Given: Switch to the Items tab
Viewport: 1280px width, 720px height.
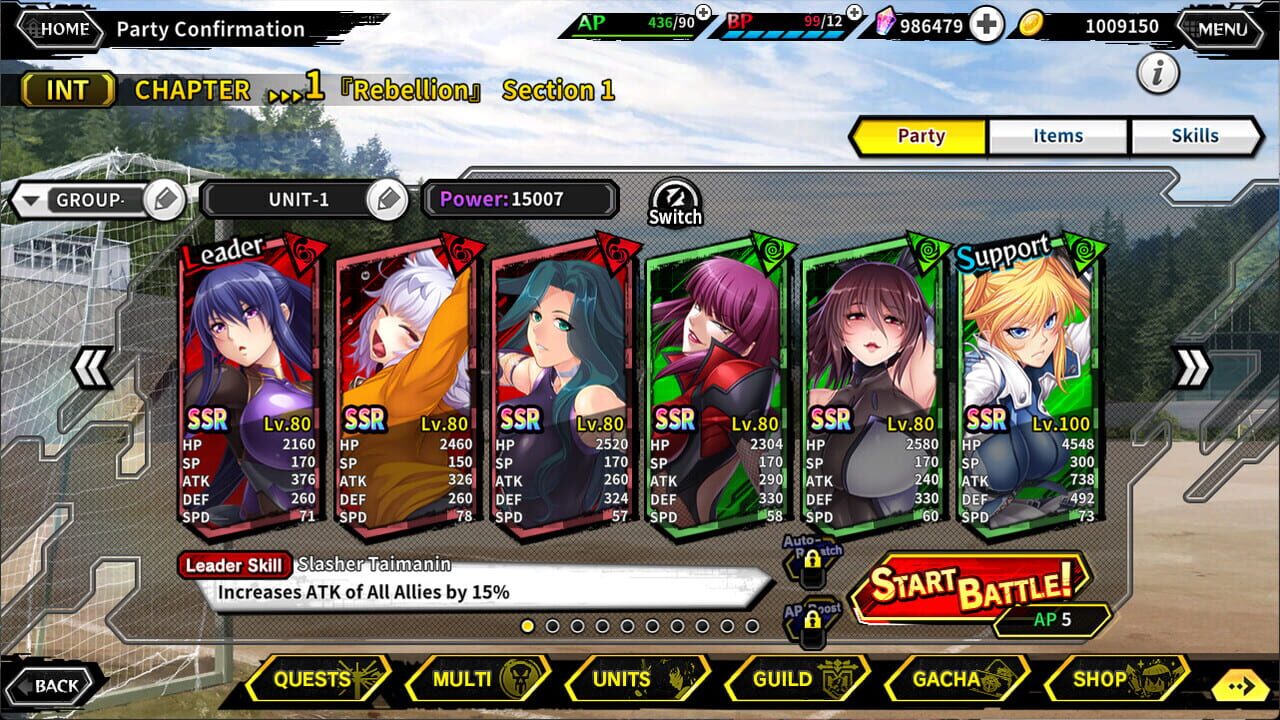Looking at the screenshot, I should pyautogui.click(x=1056, y=136).
